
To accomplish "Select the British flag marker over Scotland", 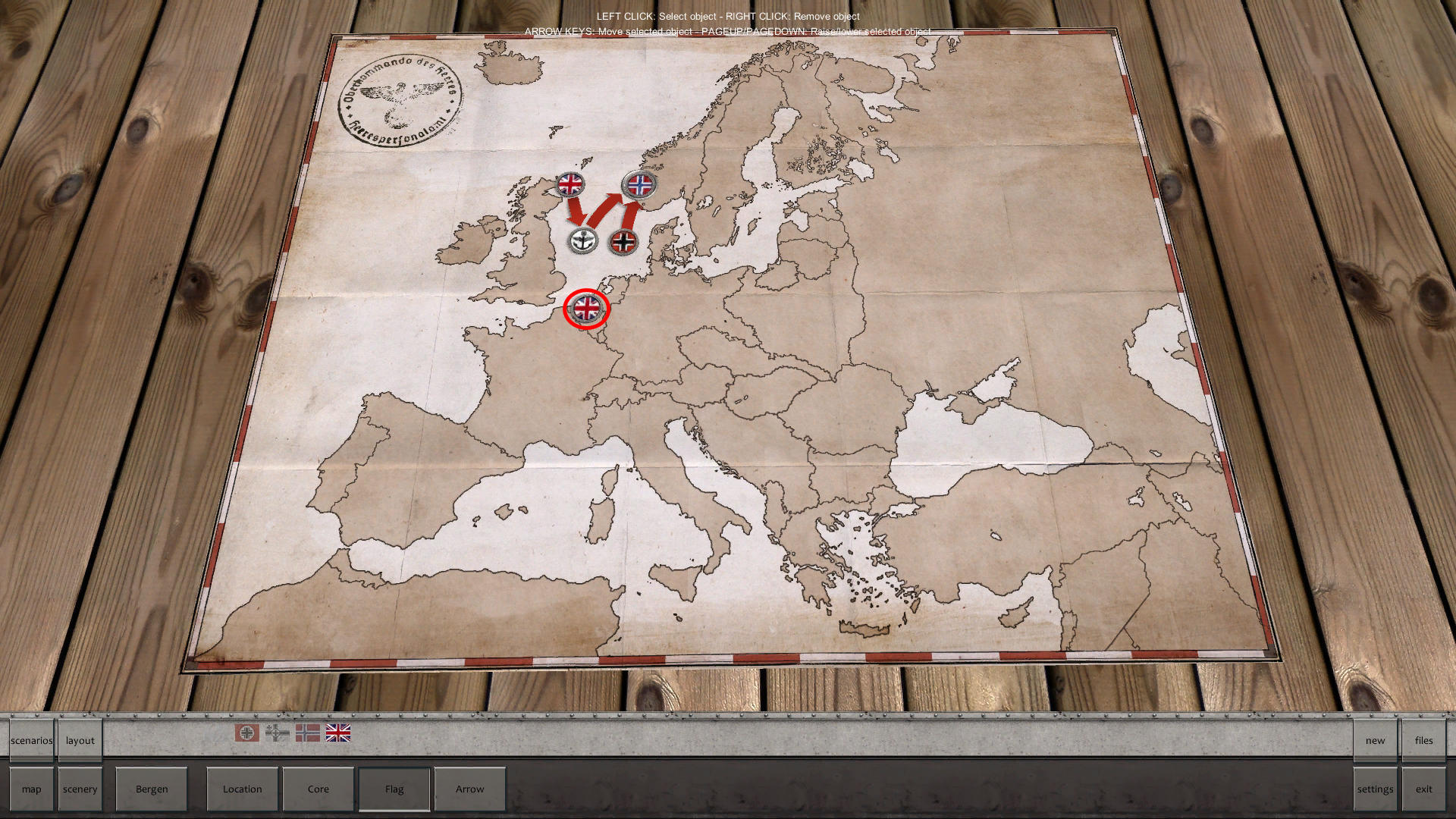I will point(571,184).
